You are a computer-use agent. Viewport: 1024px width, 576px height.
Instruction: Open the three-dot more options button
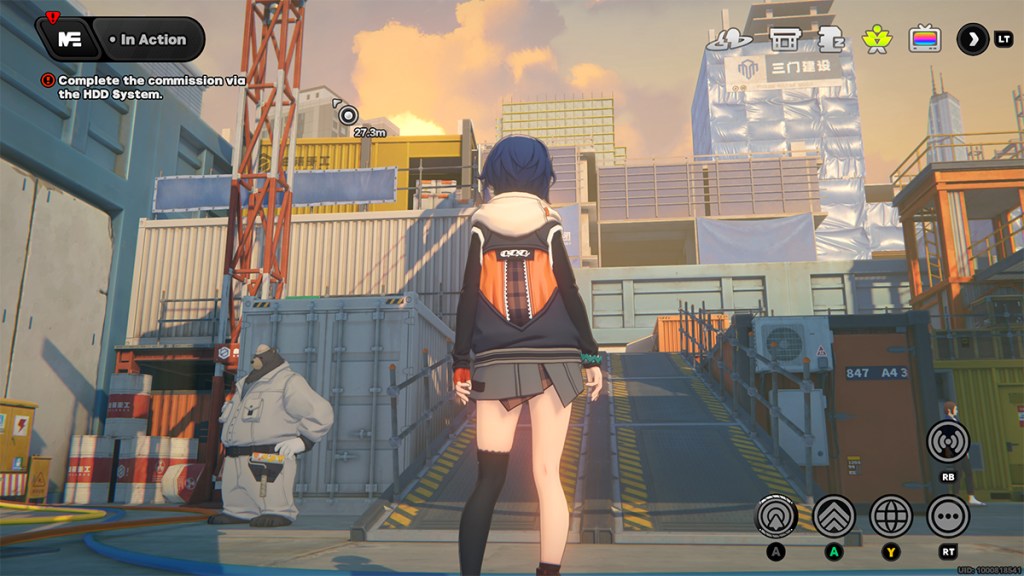tap(947, 516)
